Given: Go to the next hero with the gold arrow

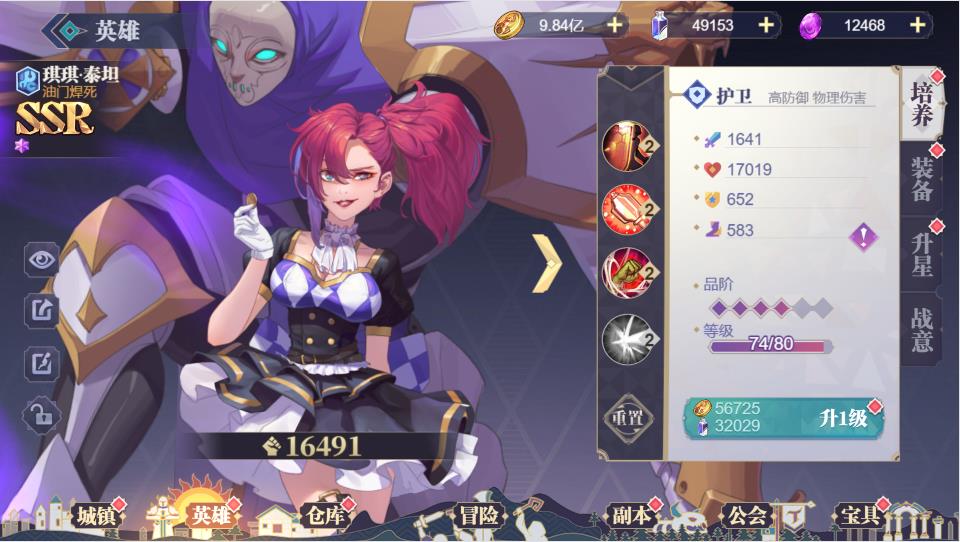Looking at the screenshot, I should tap(546, 263).
